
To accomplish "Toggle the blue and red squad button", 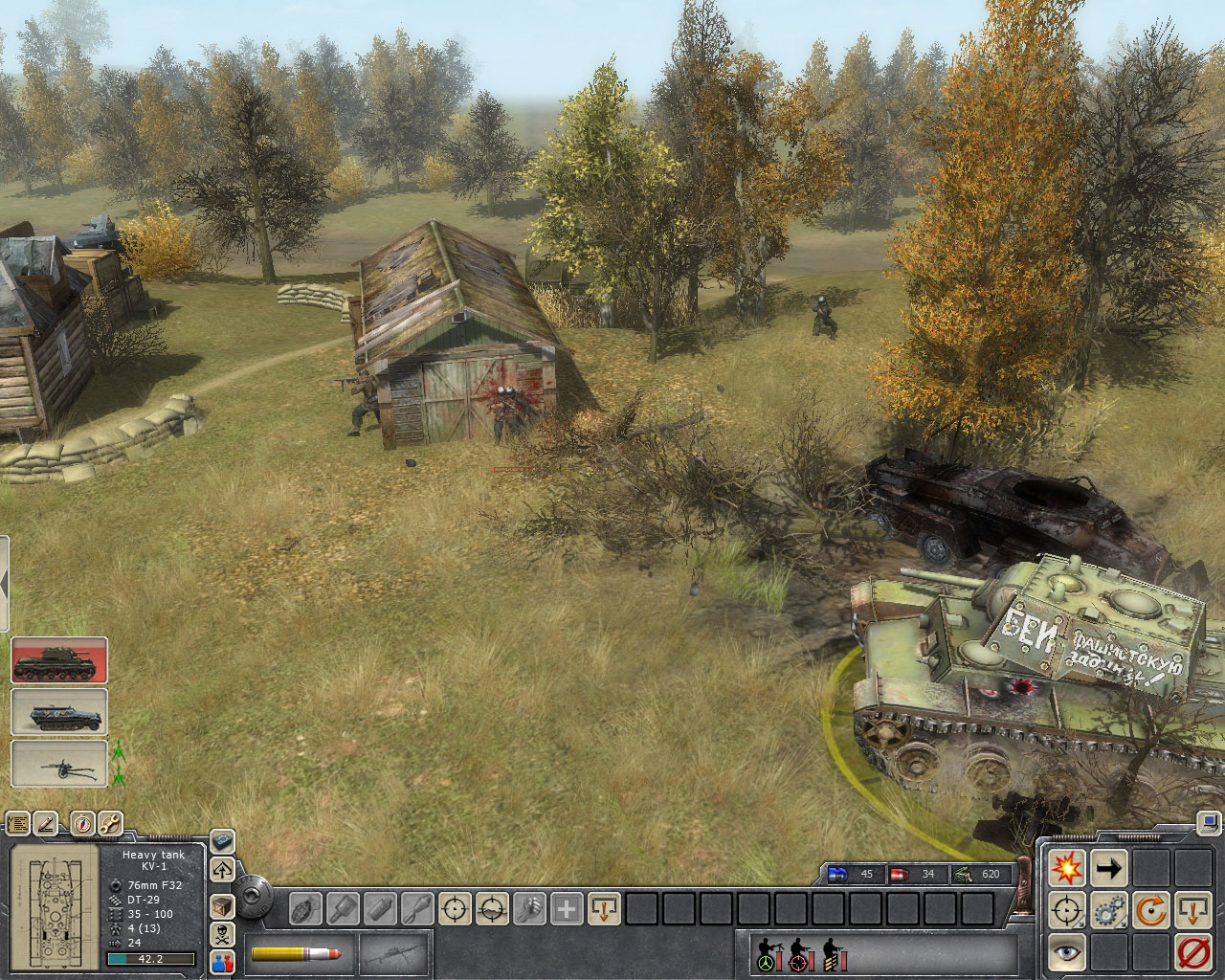I will tap(222, 962).
